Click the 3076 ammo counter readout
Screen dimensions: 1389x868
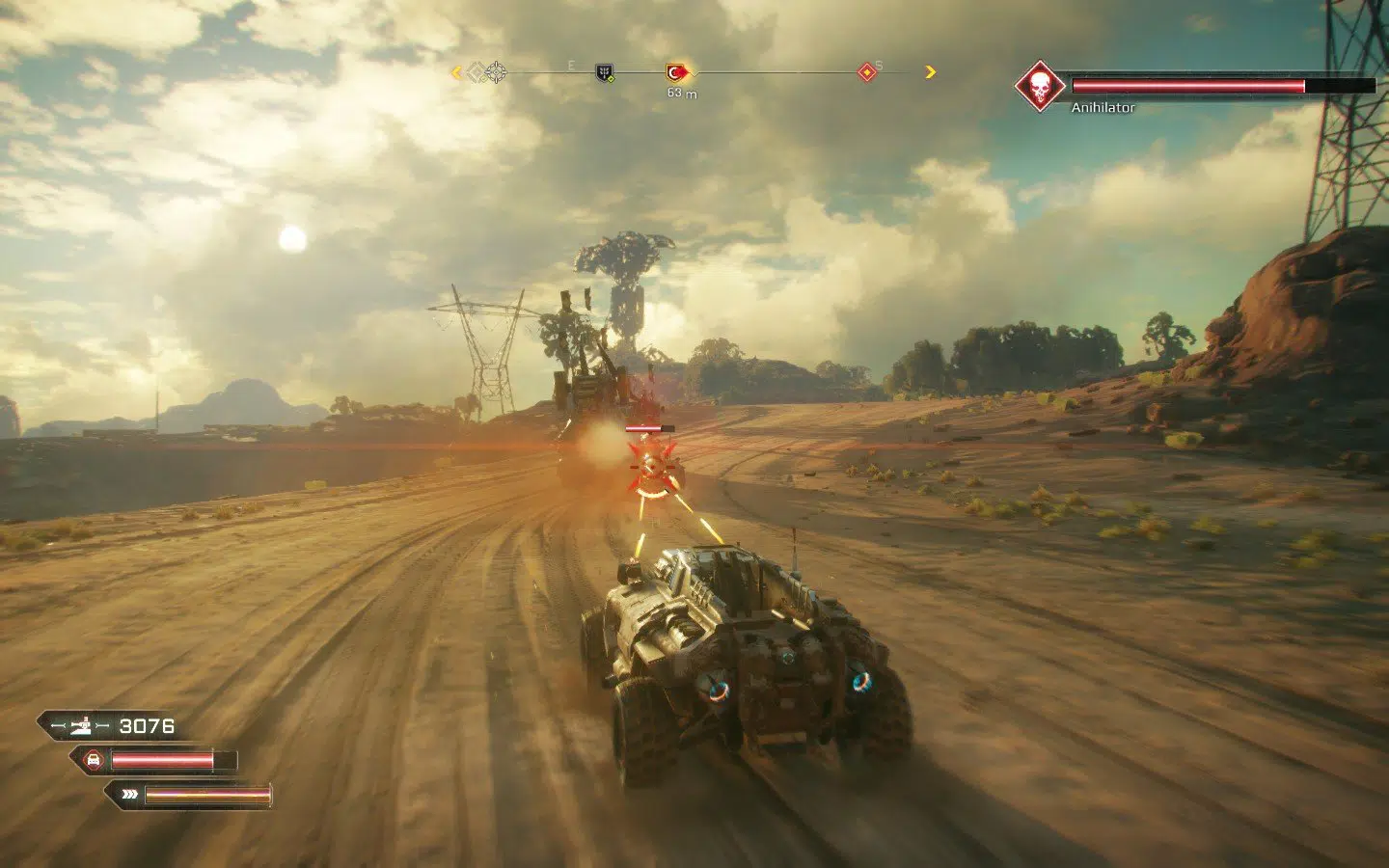point(147,726)
